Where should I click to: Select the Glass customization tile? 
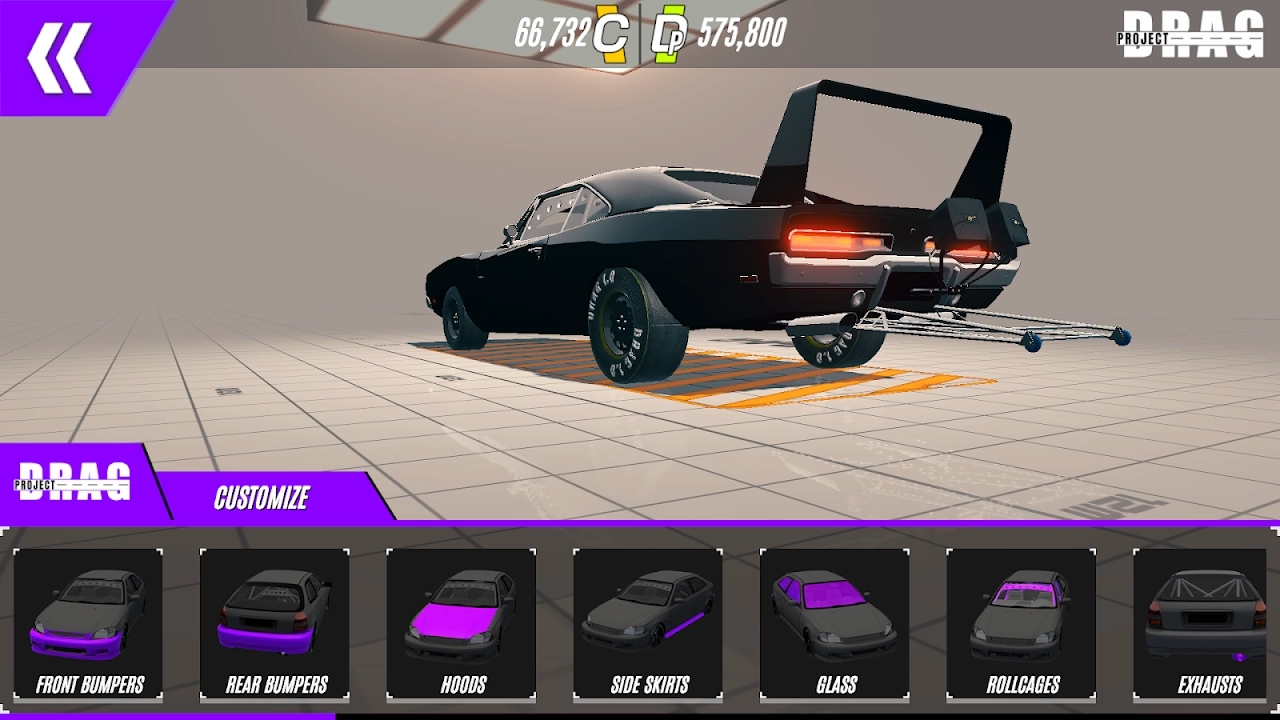[x=835, y=623]
